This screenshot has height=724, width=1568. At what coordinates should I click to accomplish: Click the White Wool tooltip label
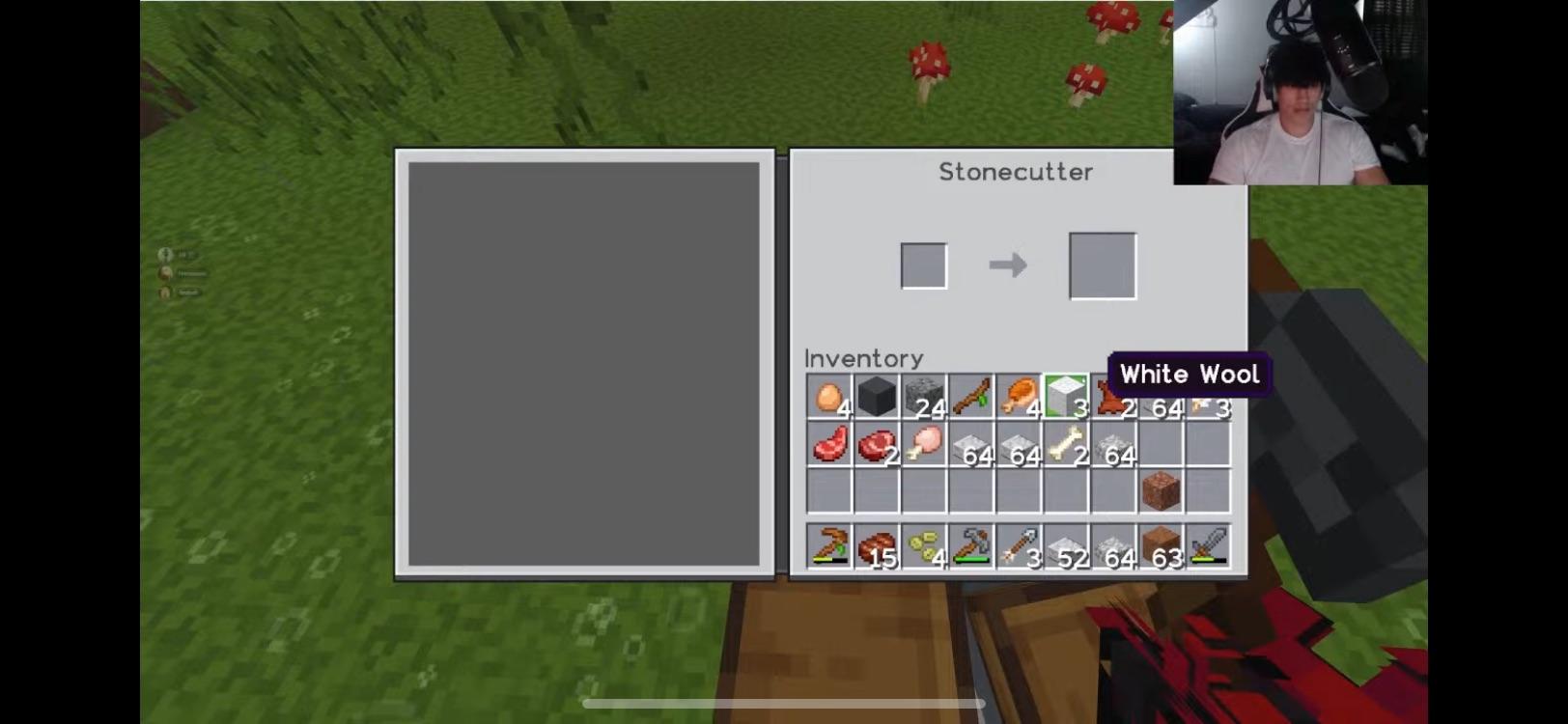pos(1190,375)
